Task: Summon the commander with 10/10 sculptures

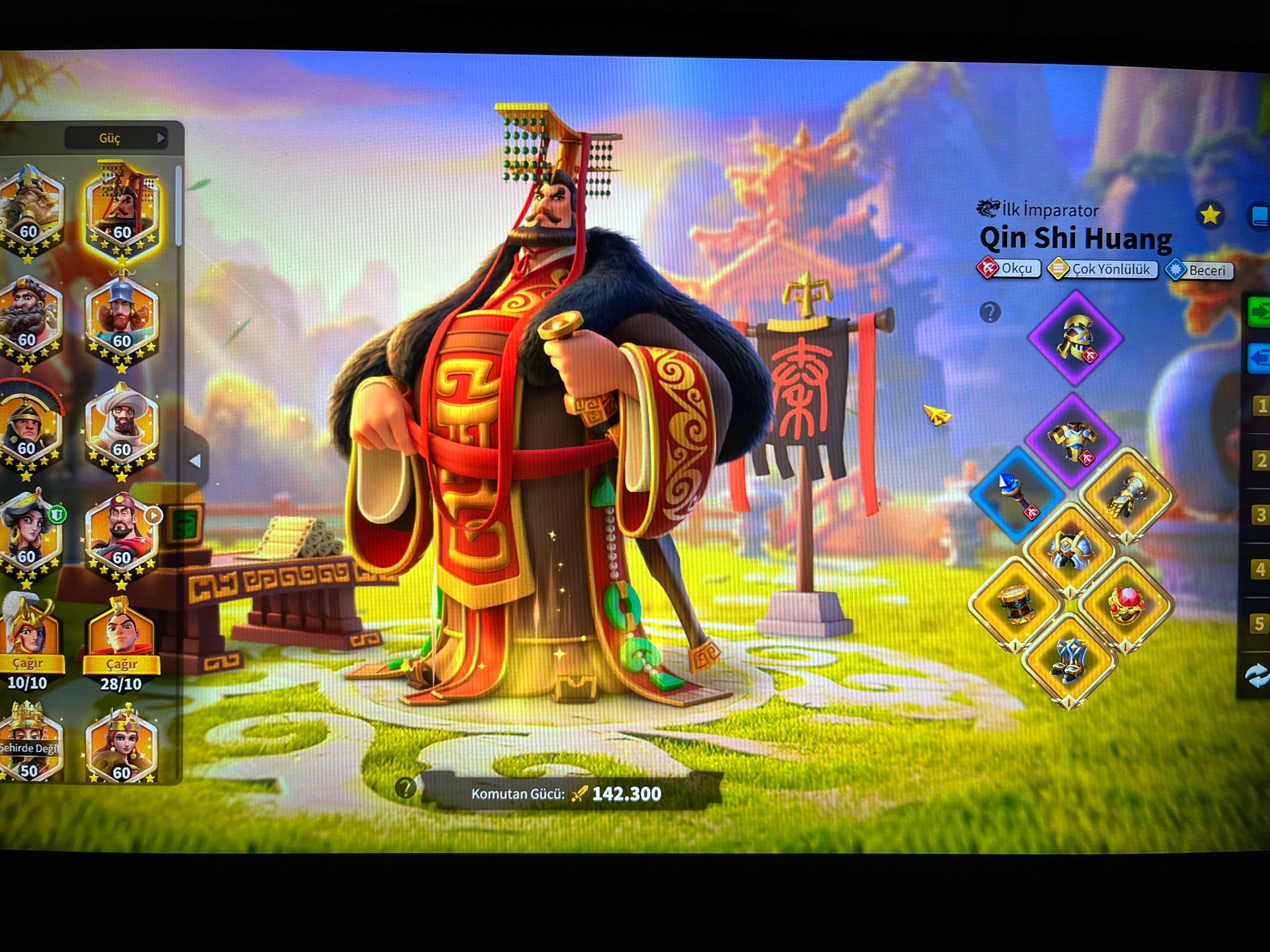Action: tap(29, 664)
